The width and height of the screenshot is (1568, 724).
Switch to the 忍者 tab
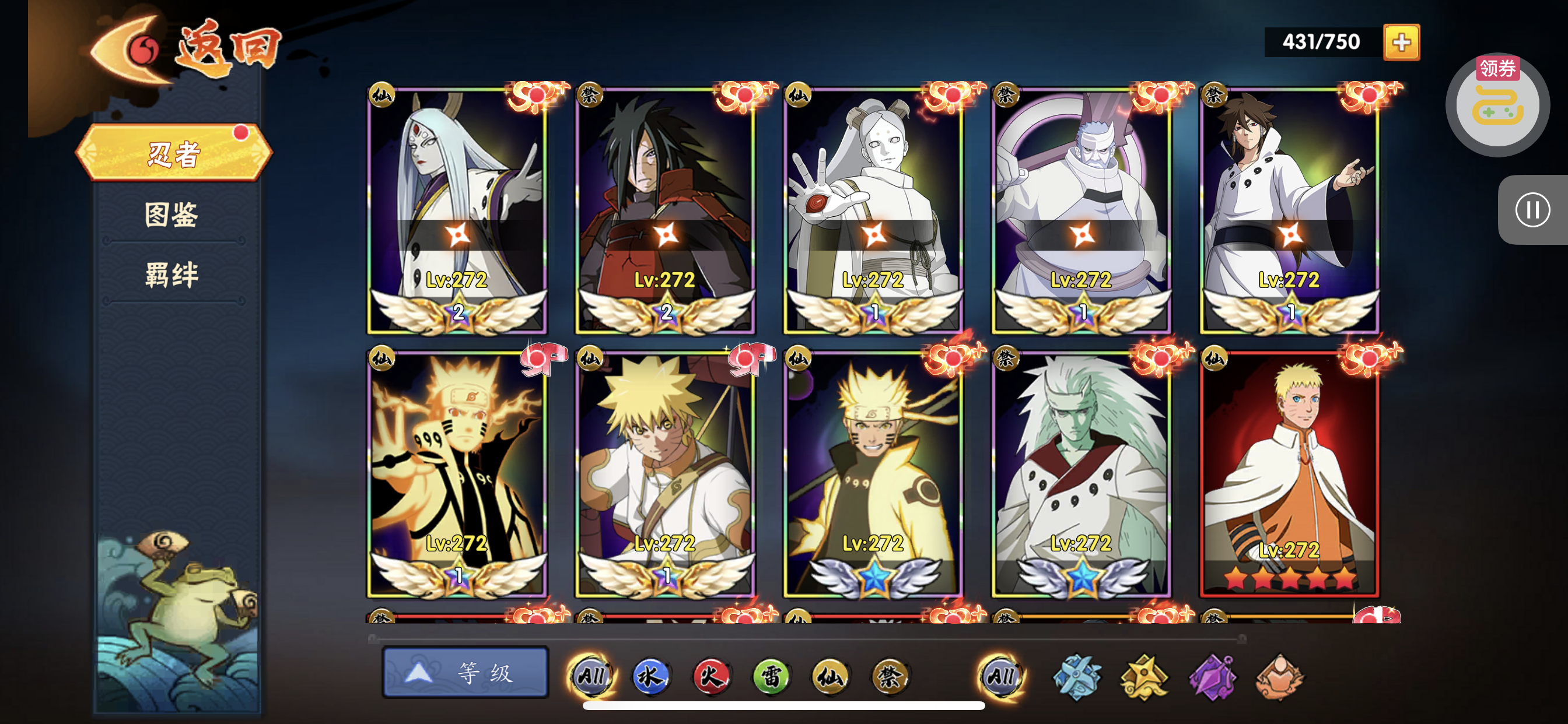click(x=173, y=153)
